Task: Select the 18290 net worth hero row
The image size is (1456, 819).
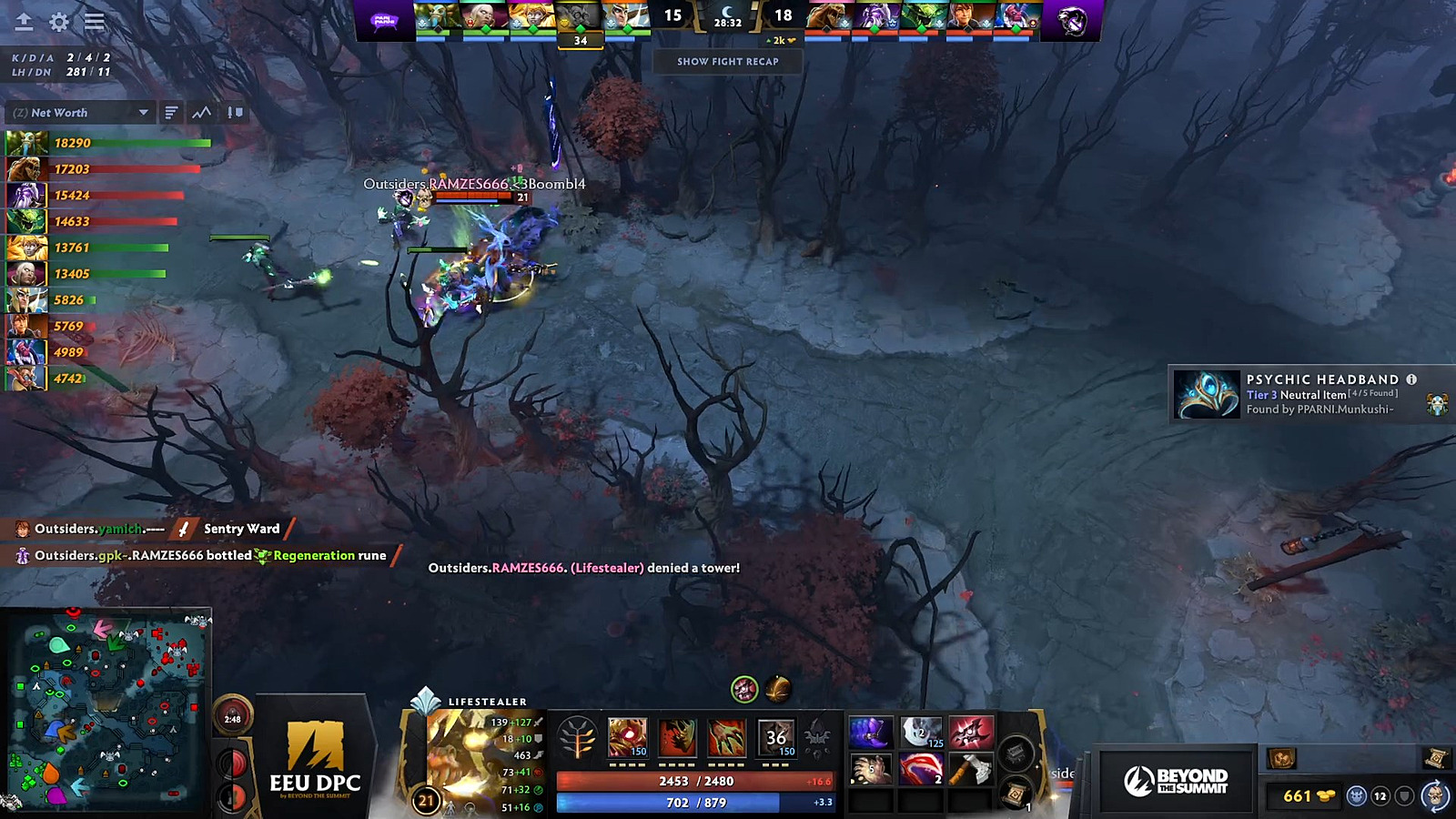Action: point(109,143)
